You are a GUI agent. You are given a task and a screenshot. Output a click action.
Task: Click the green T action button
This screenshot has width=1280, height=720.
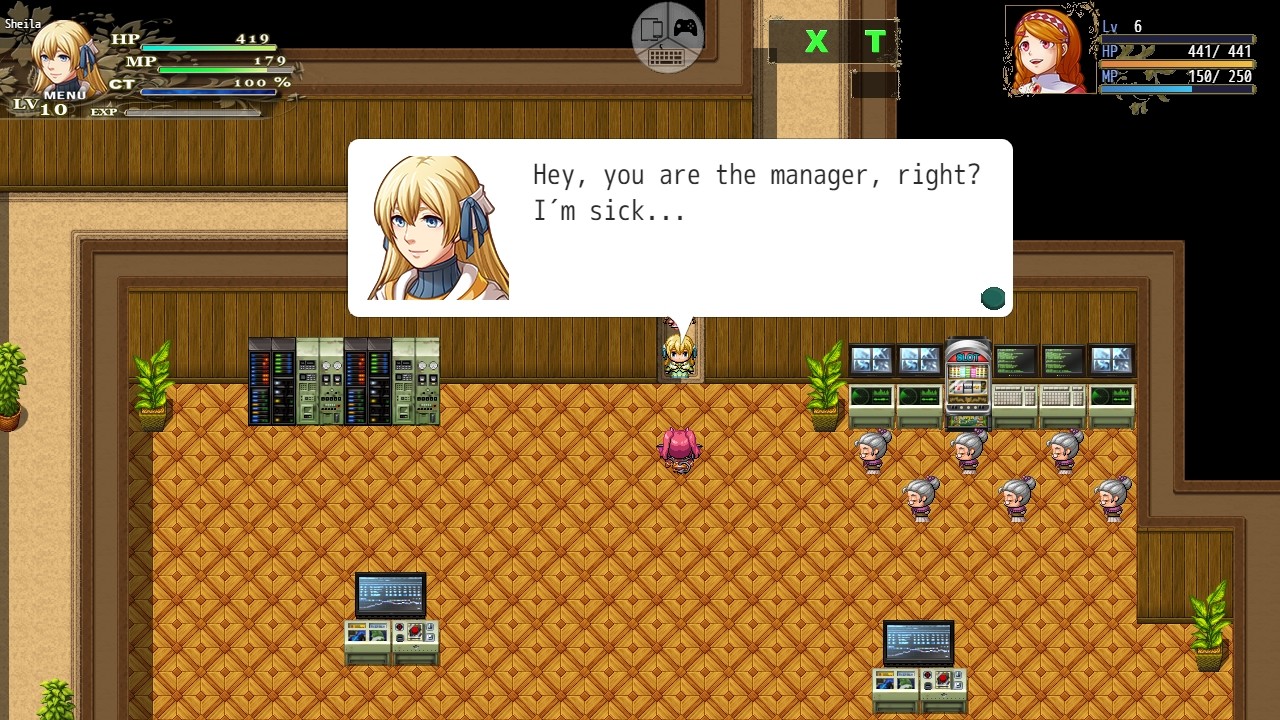click(x=874, y=42)
